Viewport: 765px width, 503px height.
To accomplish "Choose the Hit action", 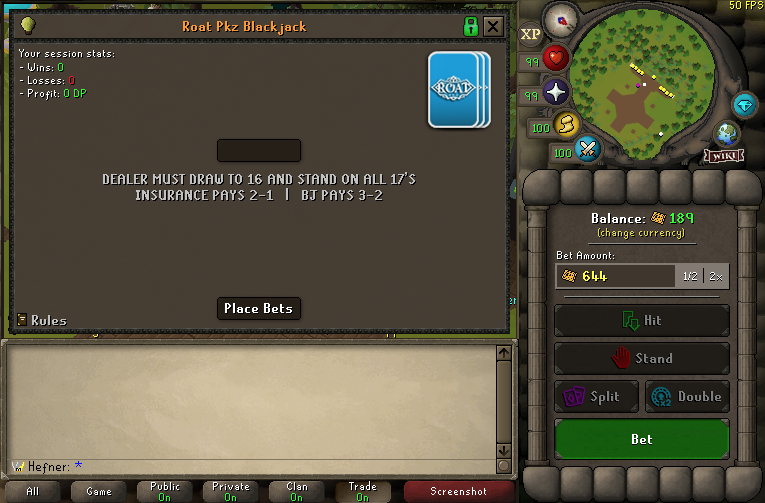I will [642, 321].
